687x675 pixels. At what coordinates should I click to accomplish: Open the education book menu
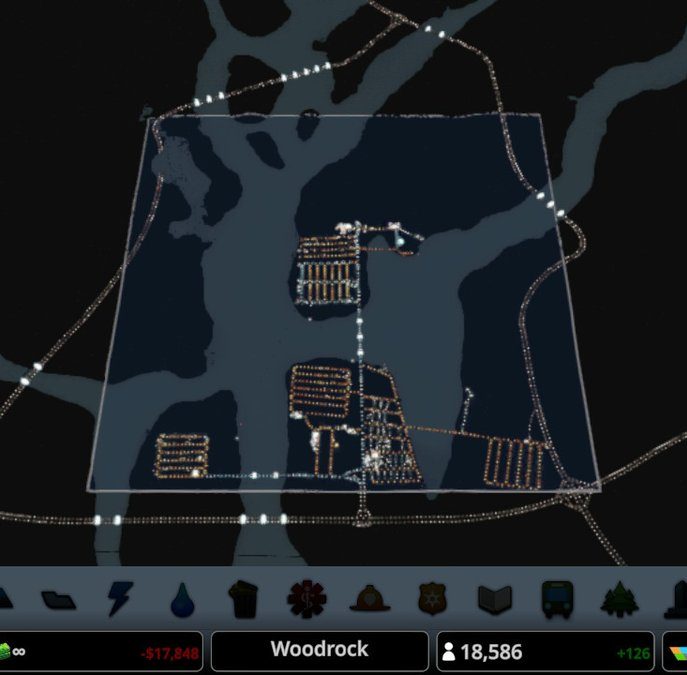[493, 598]
